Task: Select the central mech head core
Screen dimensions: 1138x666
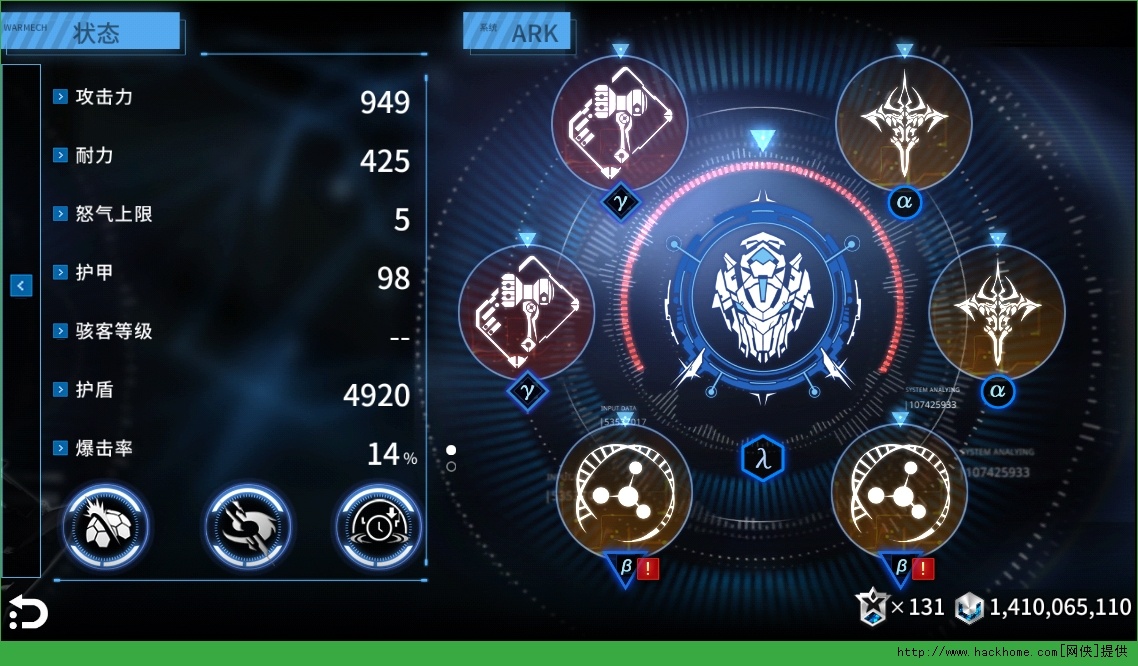Action: coord(762,297)
